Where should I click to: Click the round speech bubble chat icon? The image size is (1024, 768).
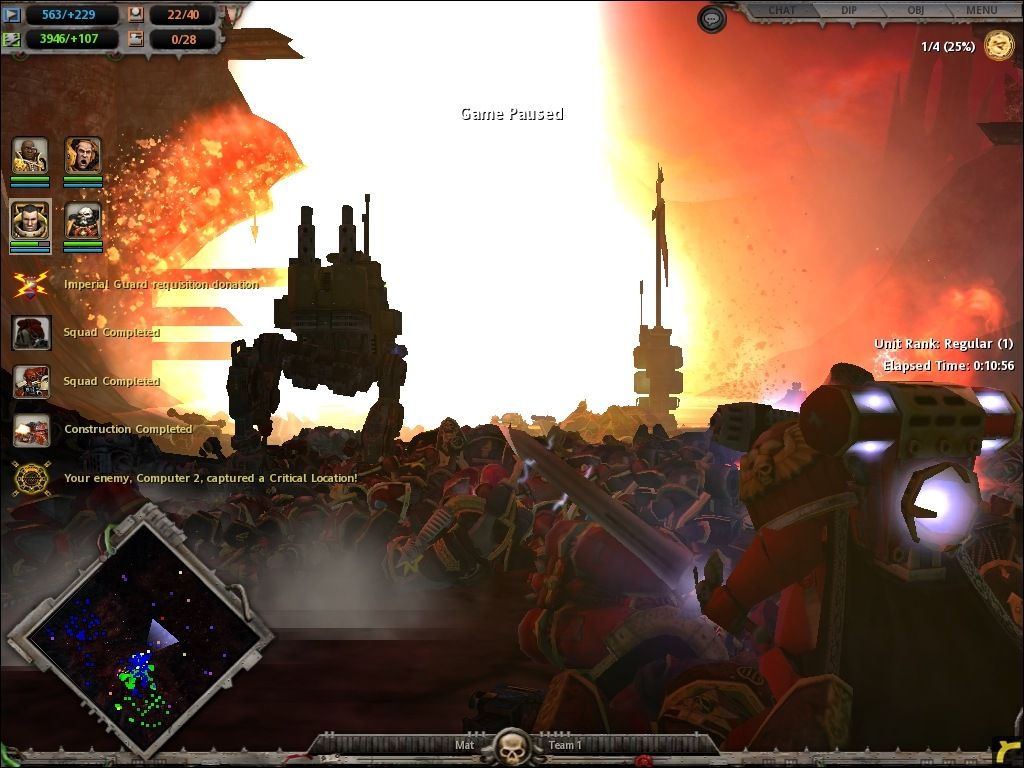712,19
